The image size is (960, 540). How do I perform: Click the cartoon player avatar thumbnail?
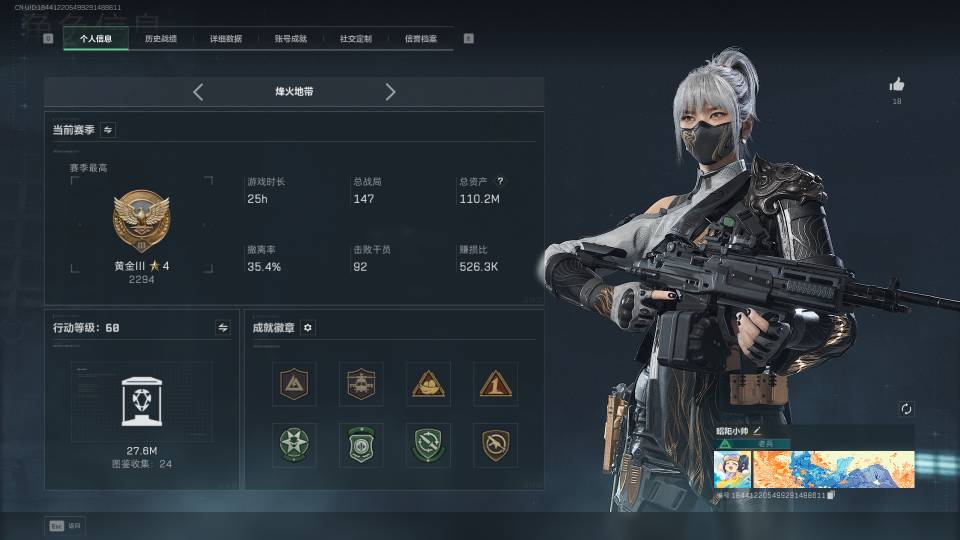(x=732, y=469)
